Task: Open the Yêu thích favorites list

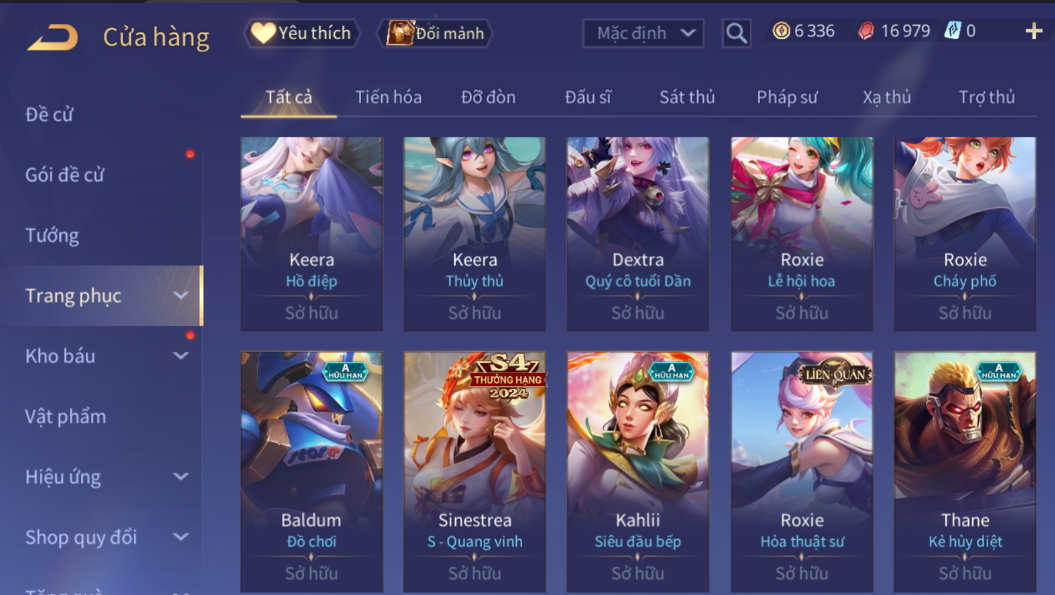Action: point(302,33)
